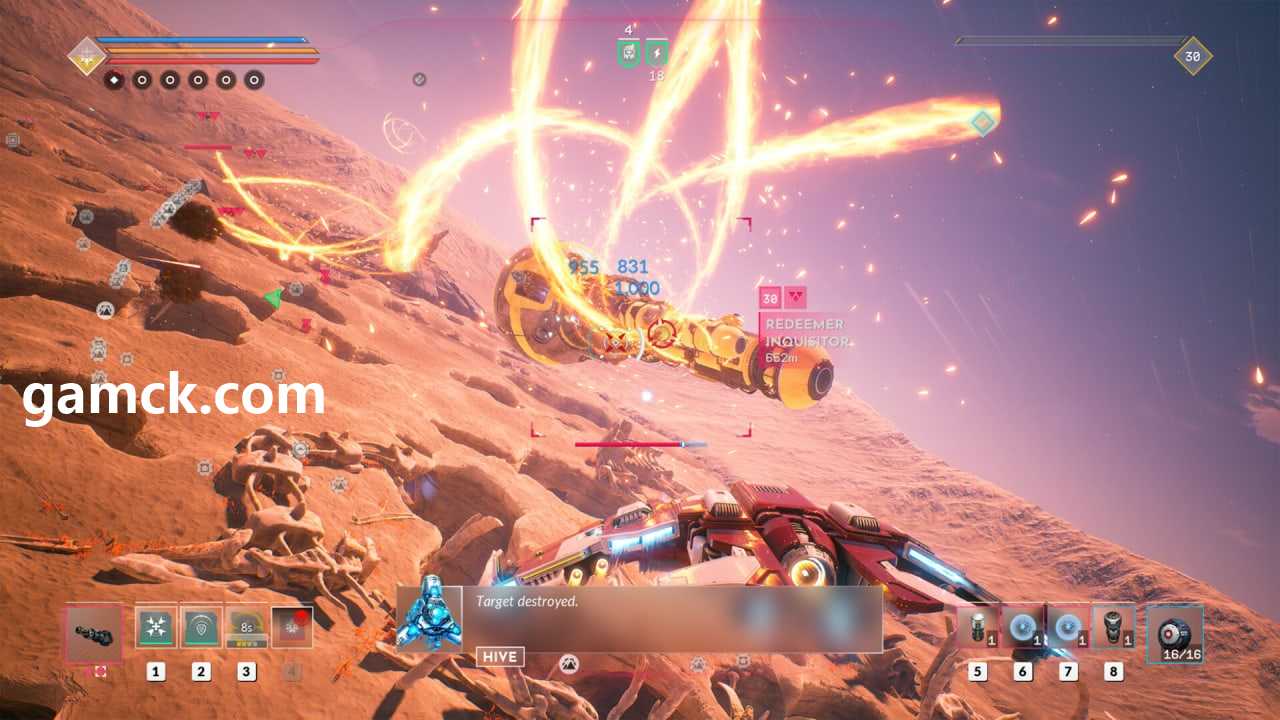Click the green skull icon at top
The image size is (1280, 720).
[x=628, y=52]
